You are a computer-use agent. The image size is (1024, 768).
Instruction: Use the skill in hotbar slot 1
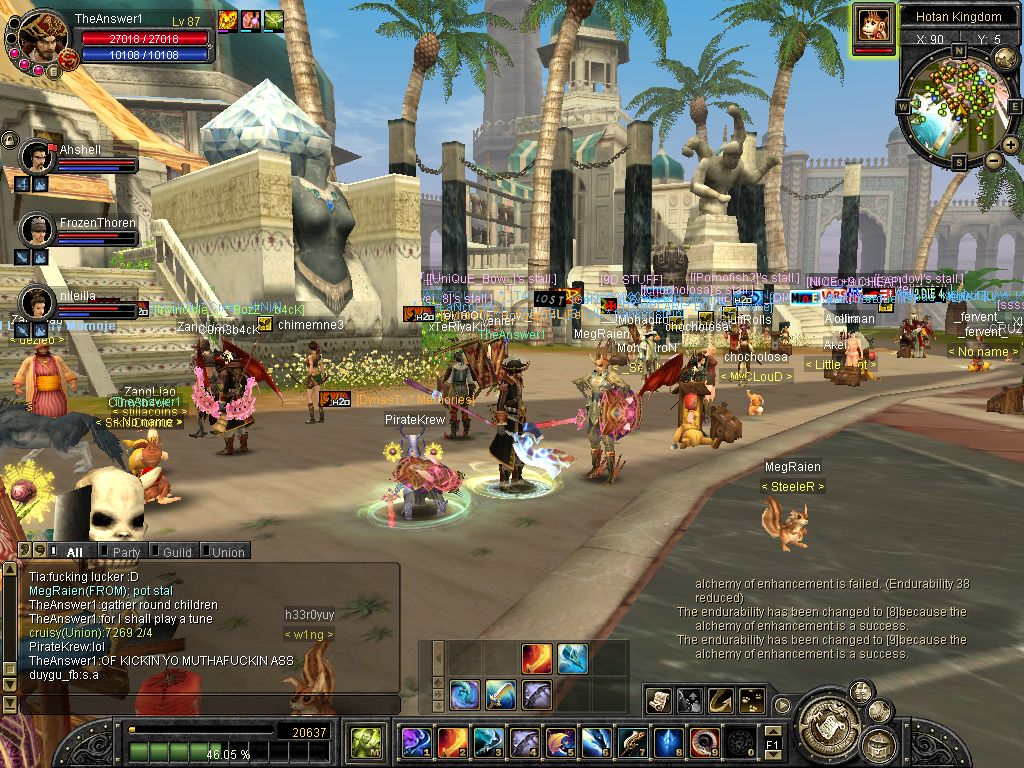[416, 741]
